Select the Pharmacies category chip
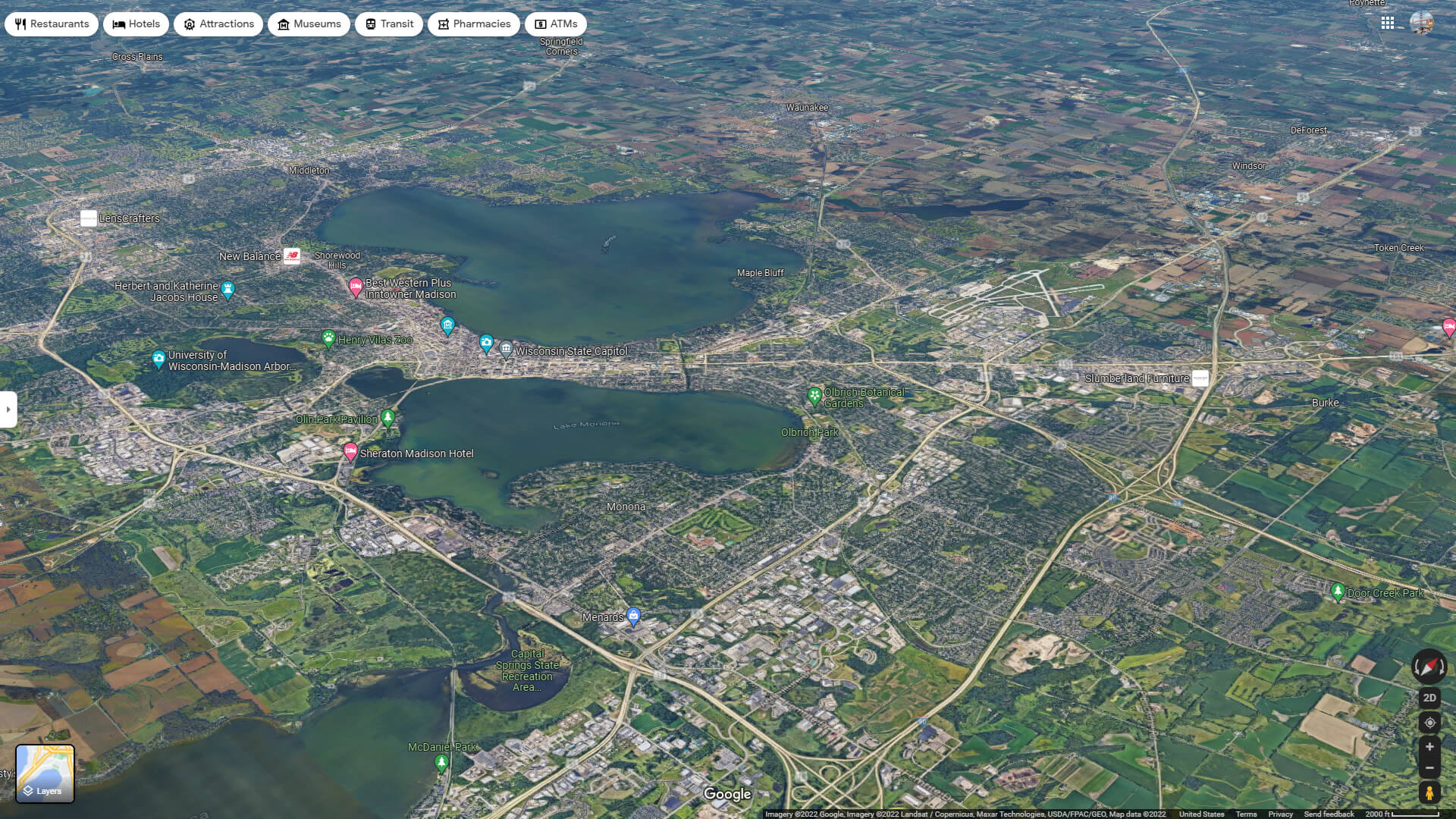Image resolution: width=1456 pixels, height=819 pixels. [x=473, y=24]
